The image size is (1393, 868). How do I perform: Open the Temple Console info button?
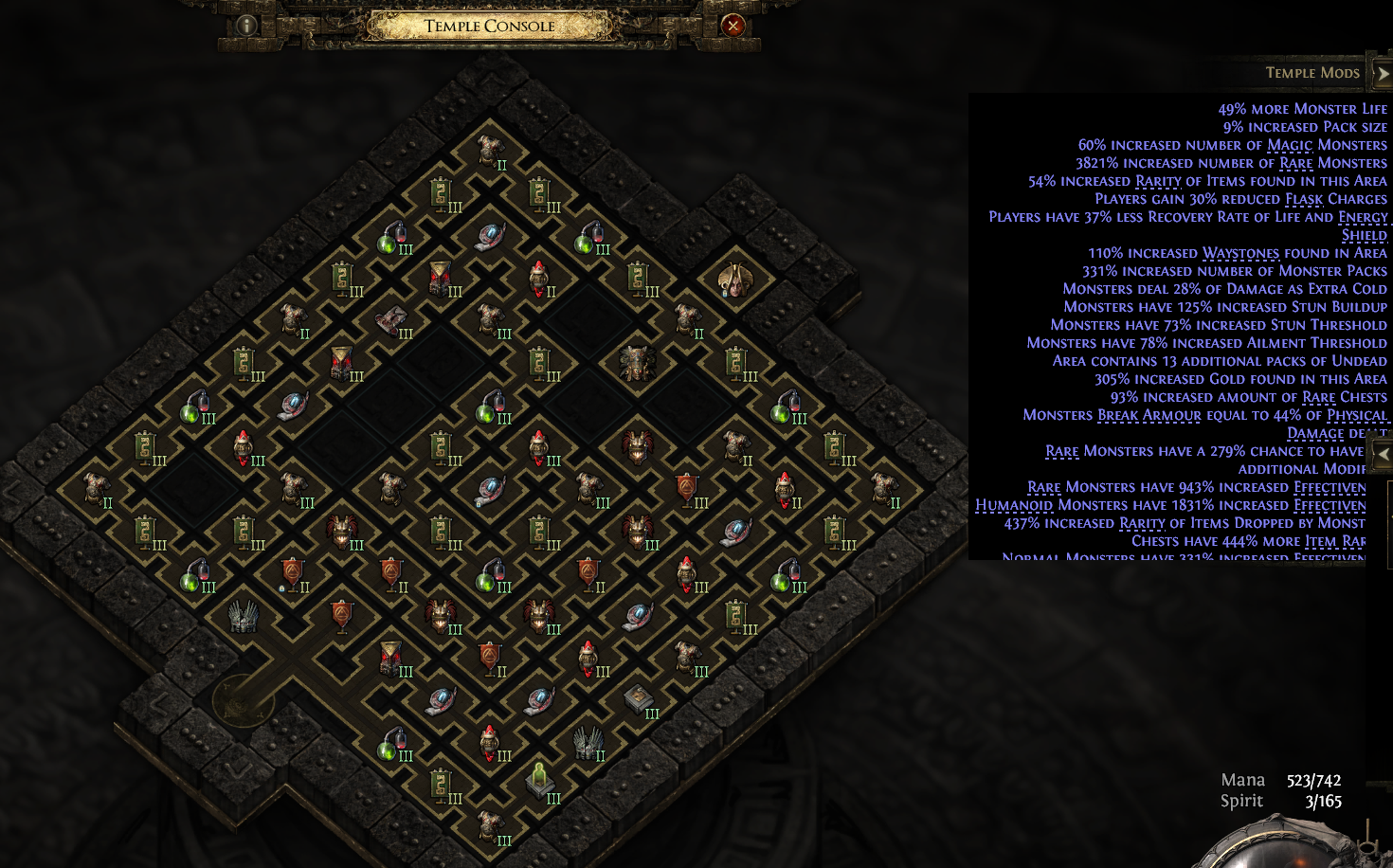click(246, 26)
